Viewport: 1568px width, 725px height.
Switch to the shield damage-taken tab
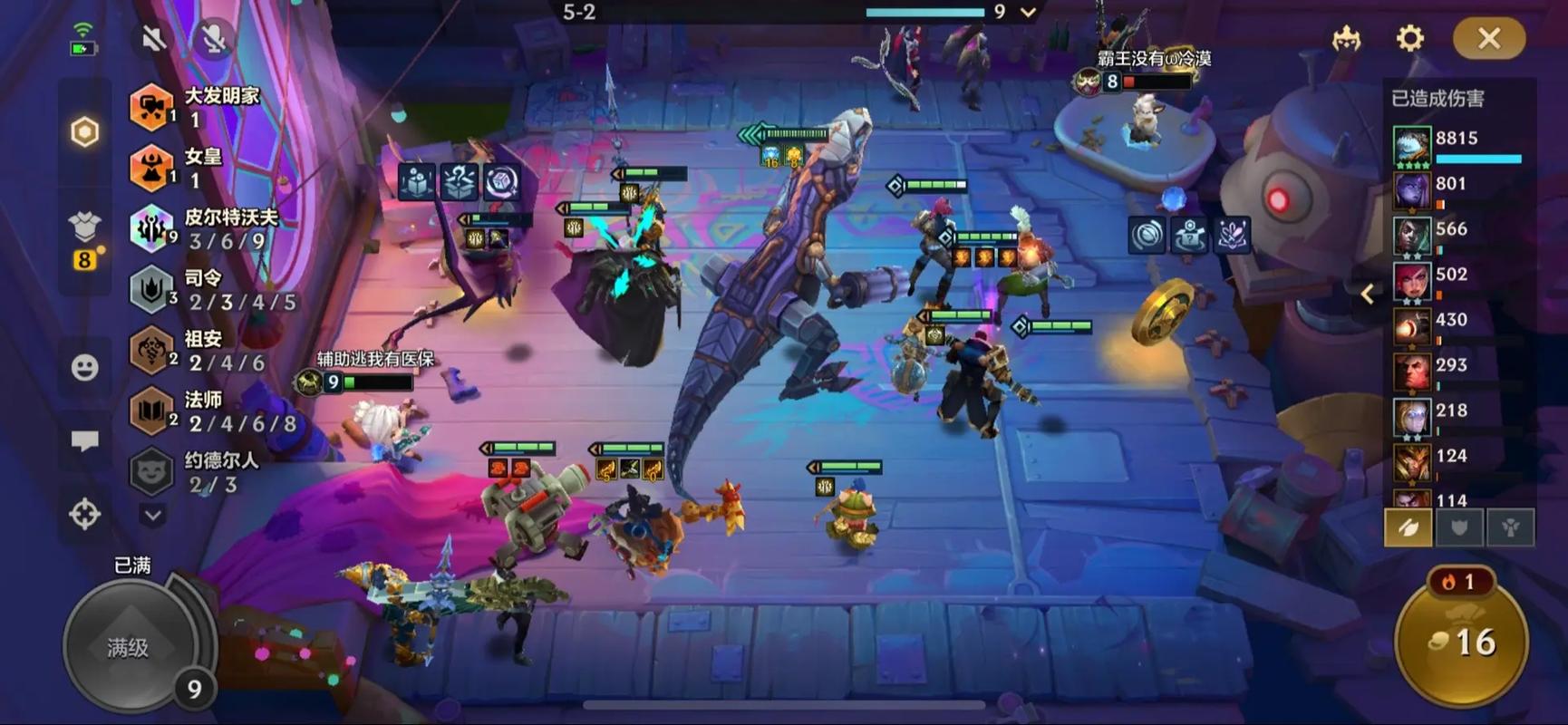pyautogui.click(x=1458, y=527)
